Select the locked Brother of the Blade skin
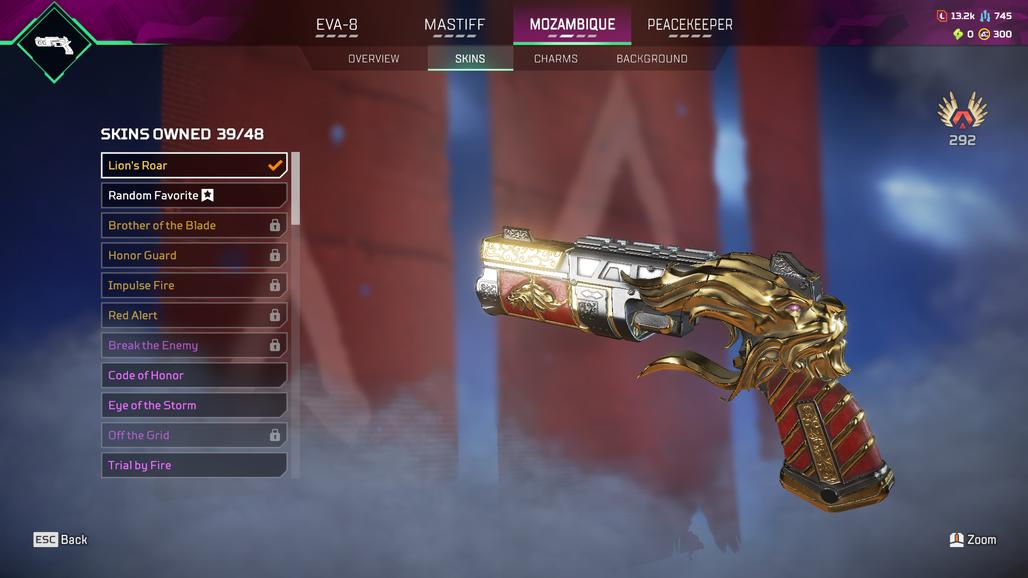The width and height of the screenshot is (1028, 578). click(x=194, y=225)
